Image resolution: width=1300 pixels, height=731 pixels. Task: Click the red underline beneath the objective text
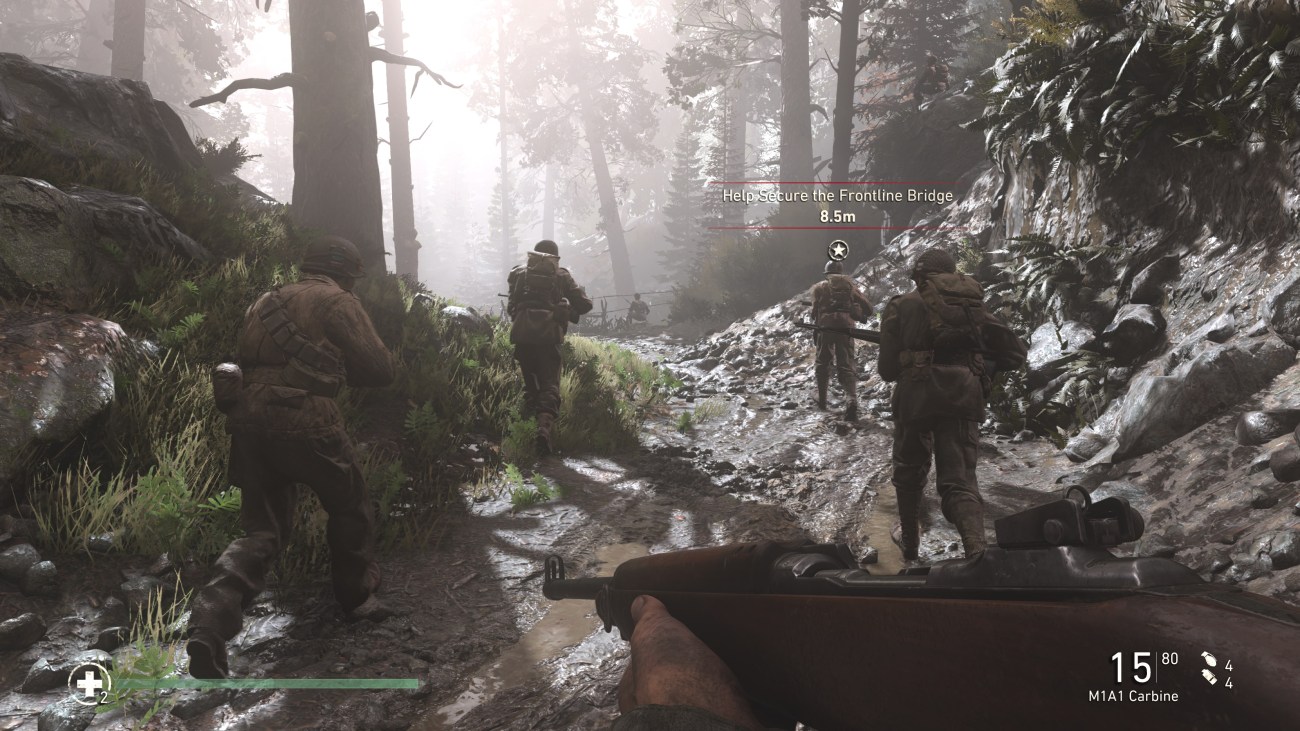pos(836,226)
